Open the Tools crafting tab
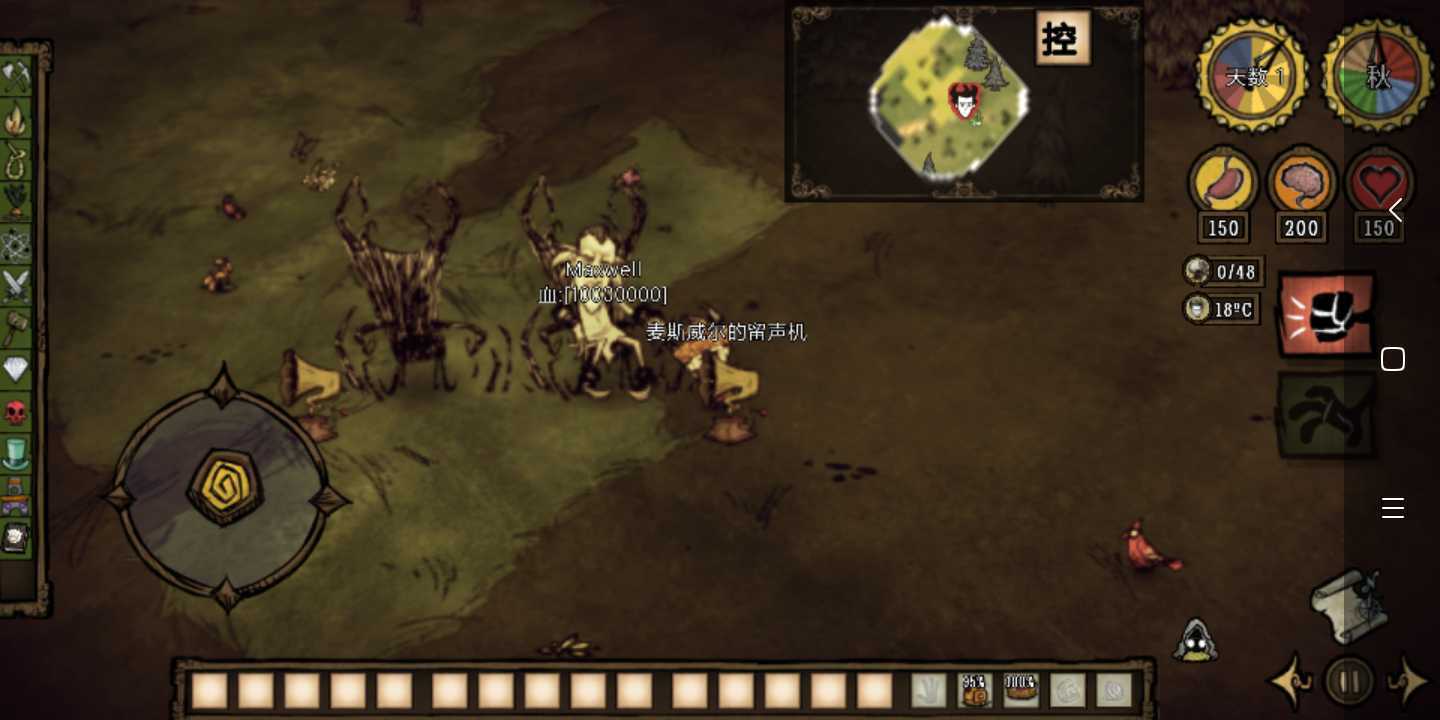Image resolution: width=1440 pixels, height=720 pixels. coord(17,76)
